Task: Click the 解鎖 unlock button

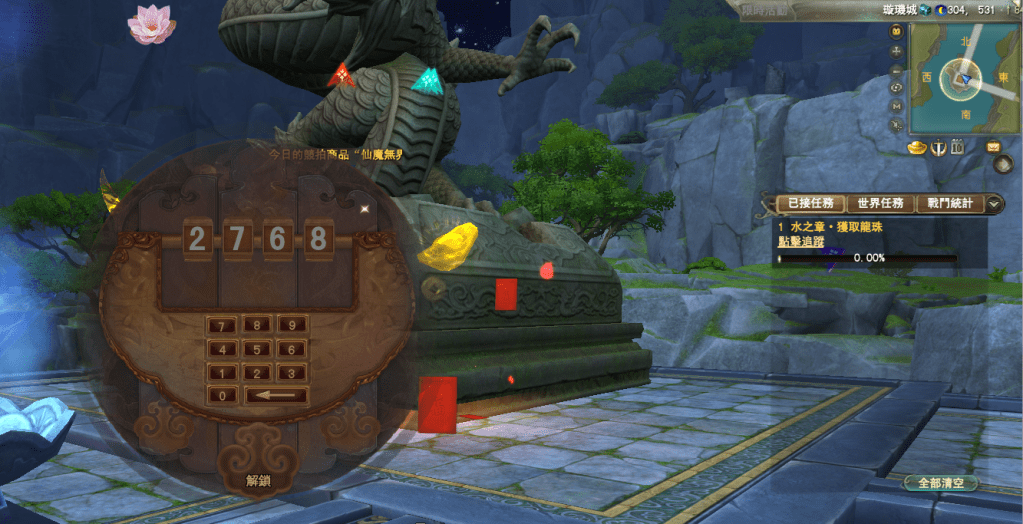Action: 259,480
